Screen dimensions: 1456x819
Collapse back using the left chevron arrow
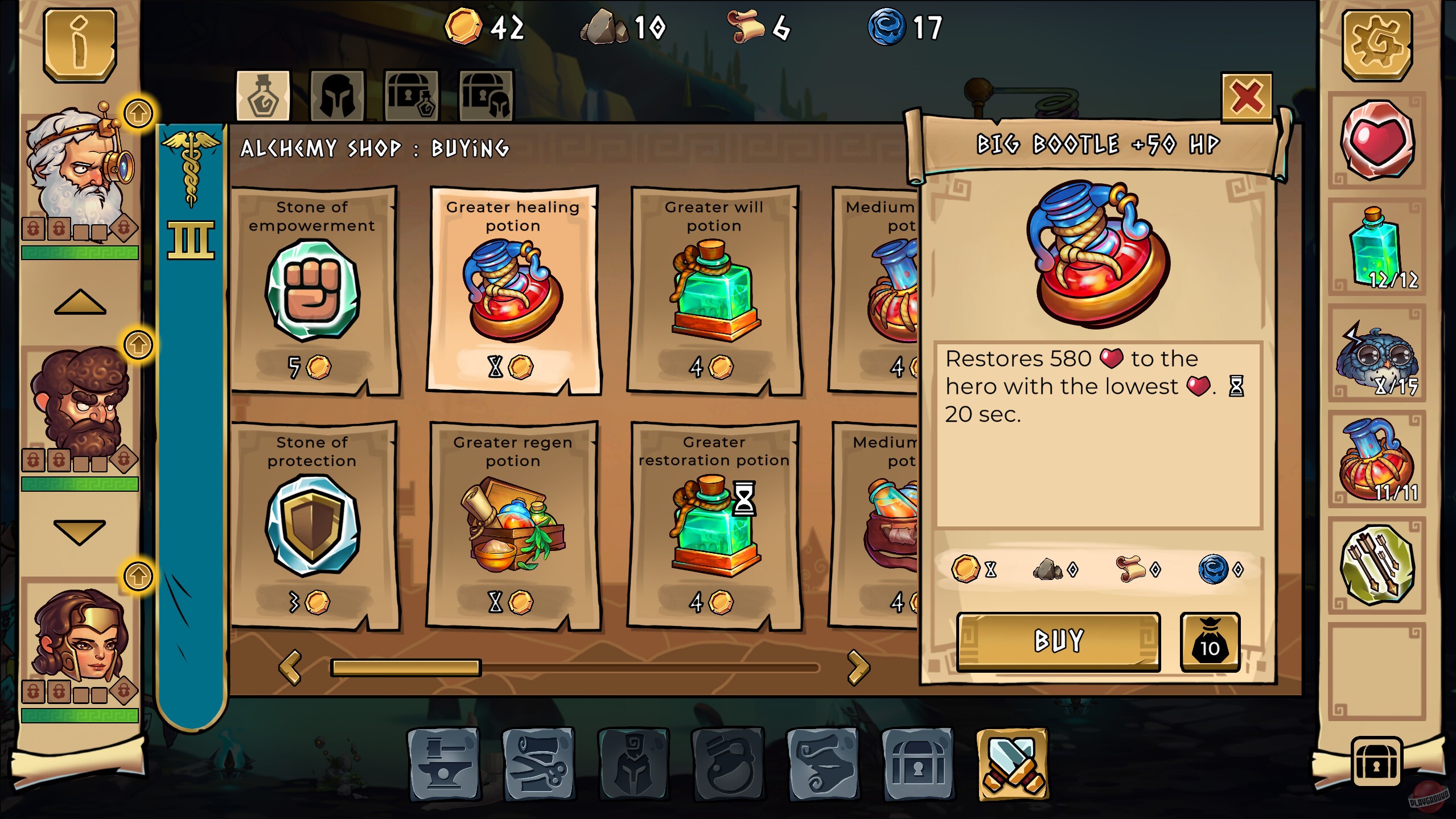point(291,667)
